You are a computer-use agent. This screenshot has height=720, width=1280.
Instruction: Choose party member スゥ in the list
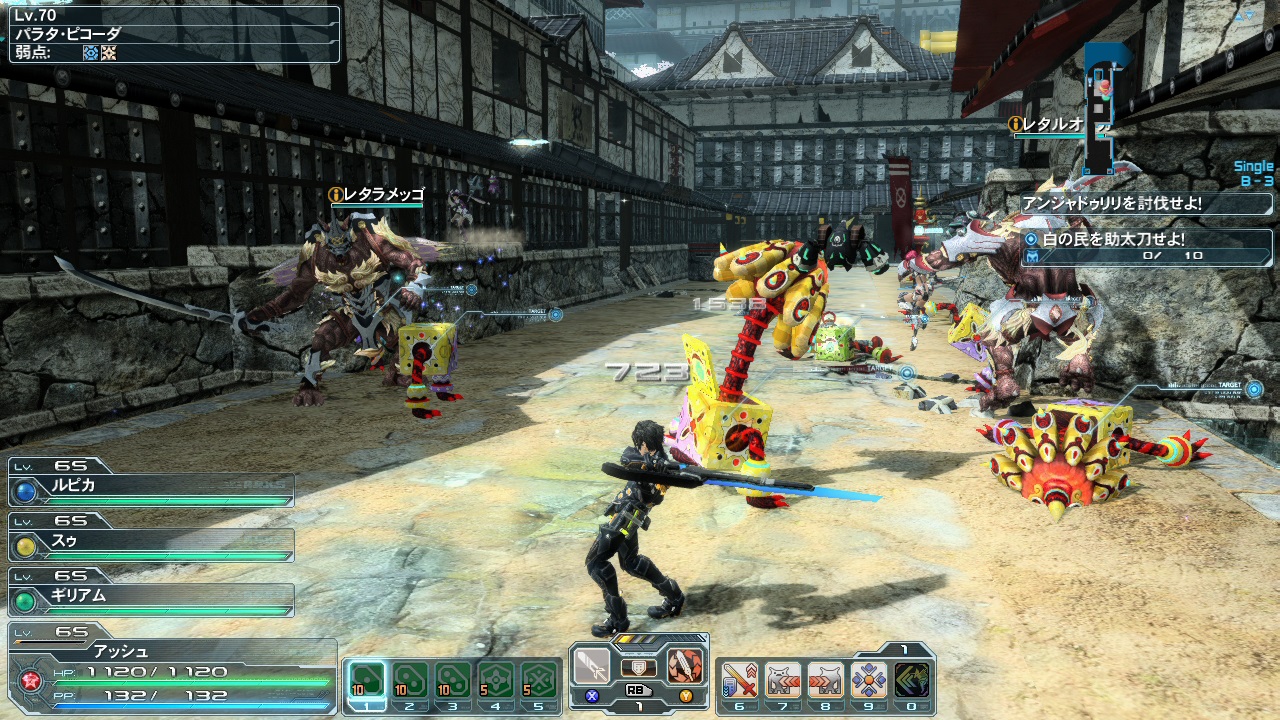tap(152, 545)
